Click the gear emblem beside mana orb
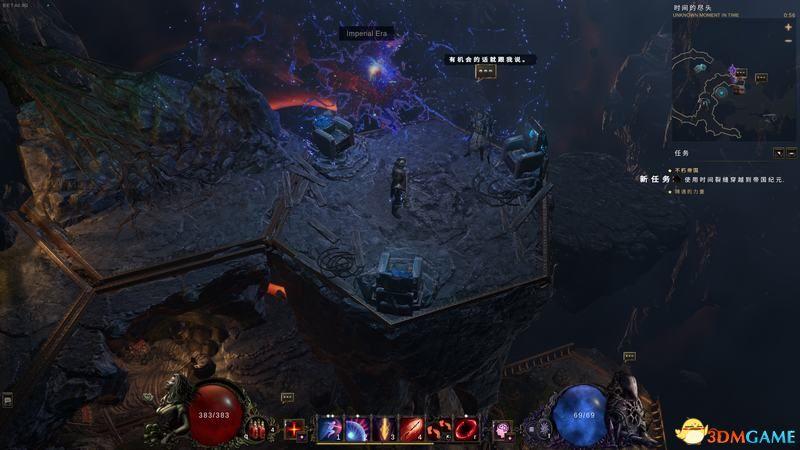800x450 pixels. tap(544, 428)
